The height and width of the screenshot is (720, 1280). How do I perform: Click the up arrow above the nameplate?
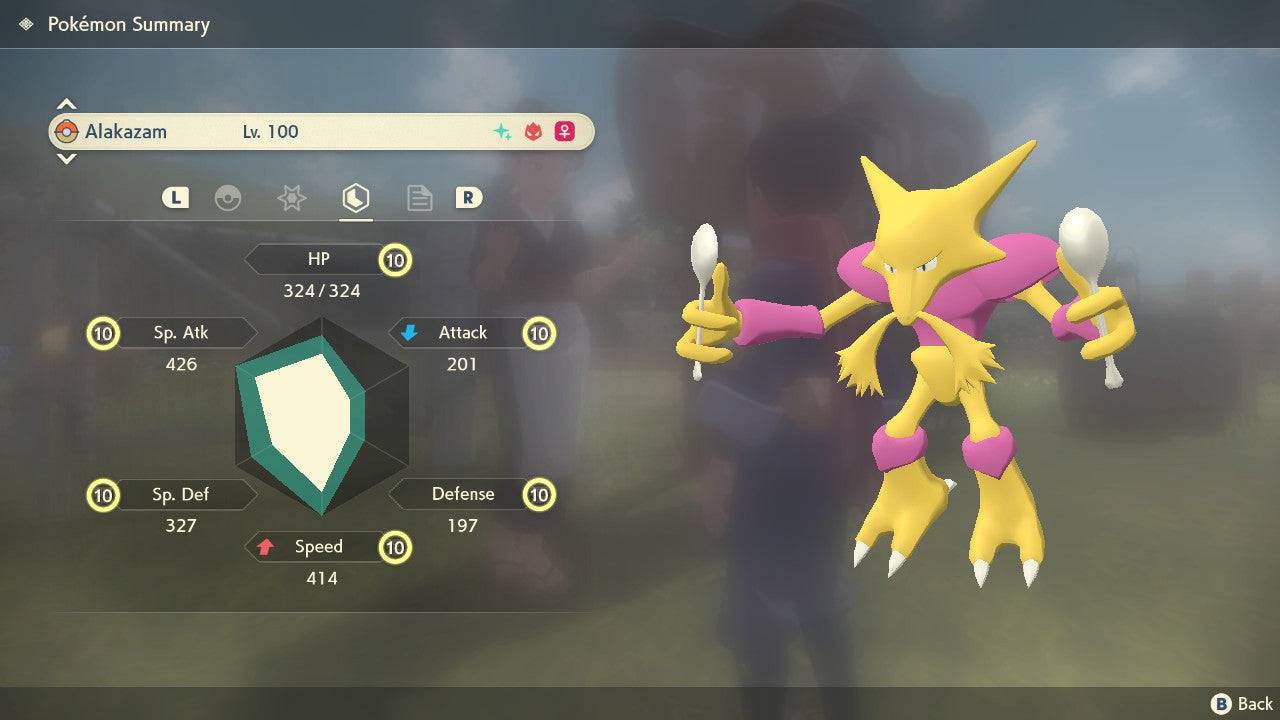click(x=66, y=102)
